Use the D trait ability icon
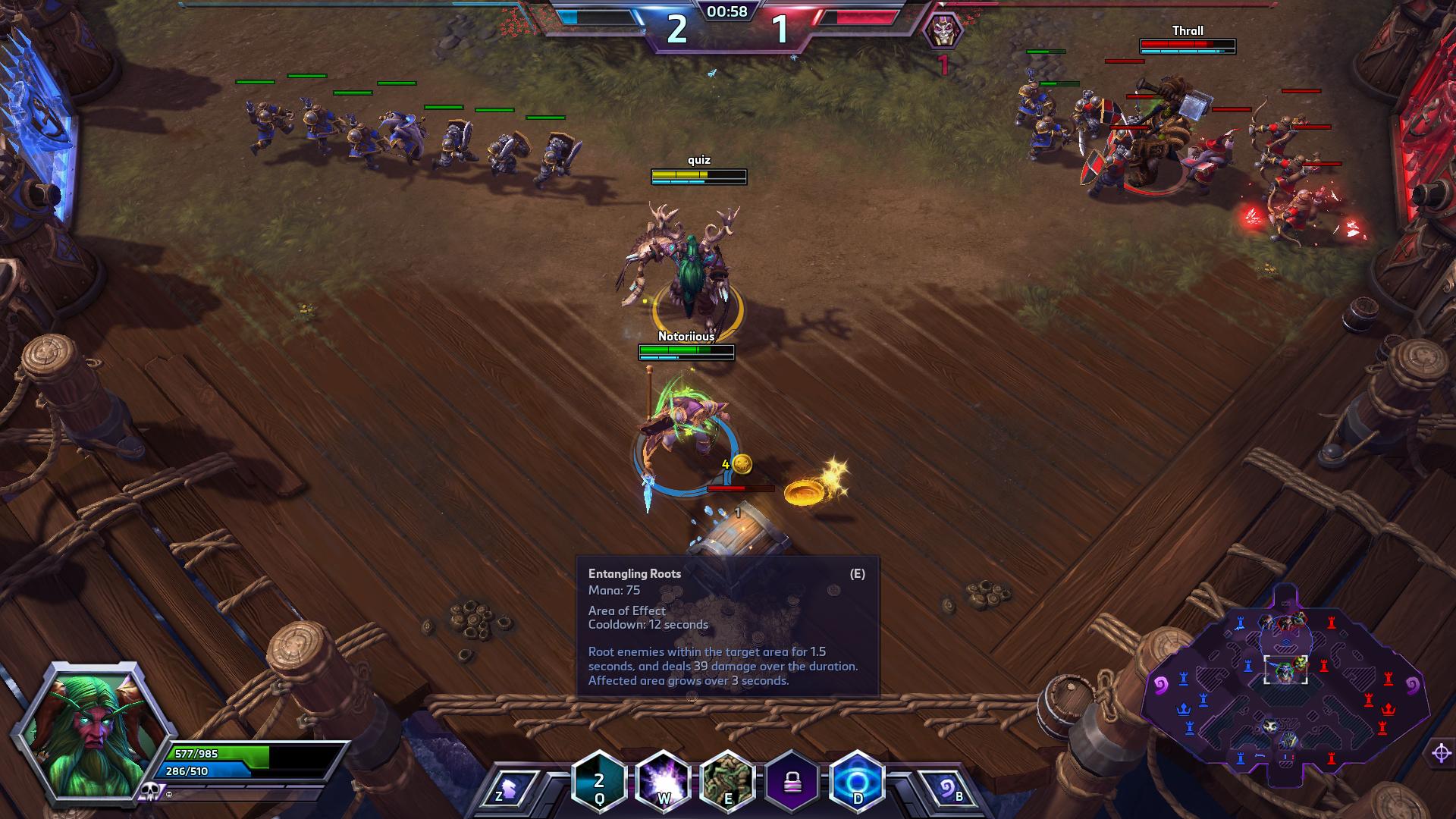1456x819 pixels. pyautogui.click(x=857, y=781)
